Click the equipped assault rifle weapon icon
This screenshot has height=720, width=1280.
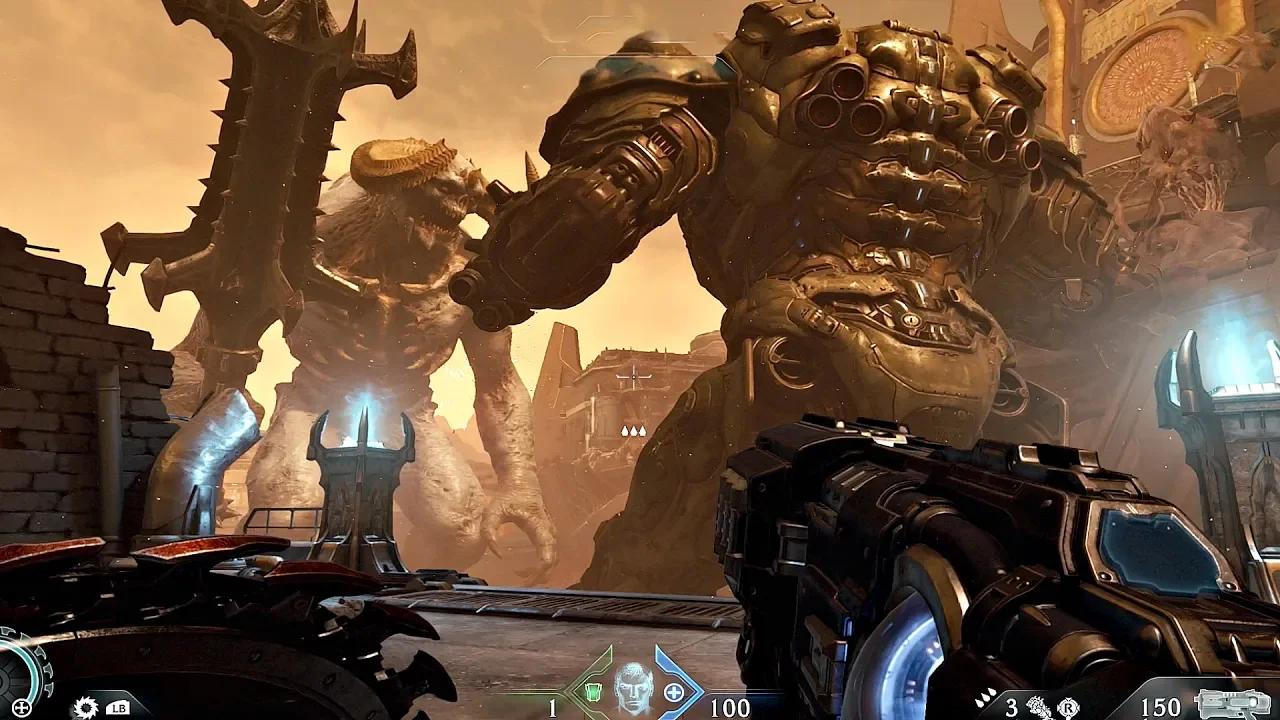(x=1230, y=705)
